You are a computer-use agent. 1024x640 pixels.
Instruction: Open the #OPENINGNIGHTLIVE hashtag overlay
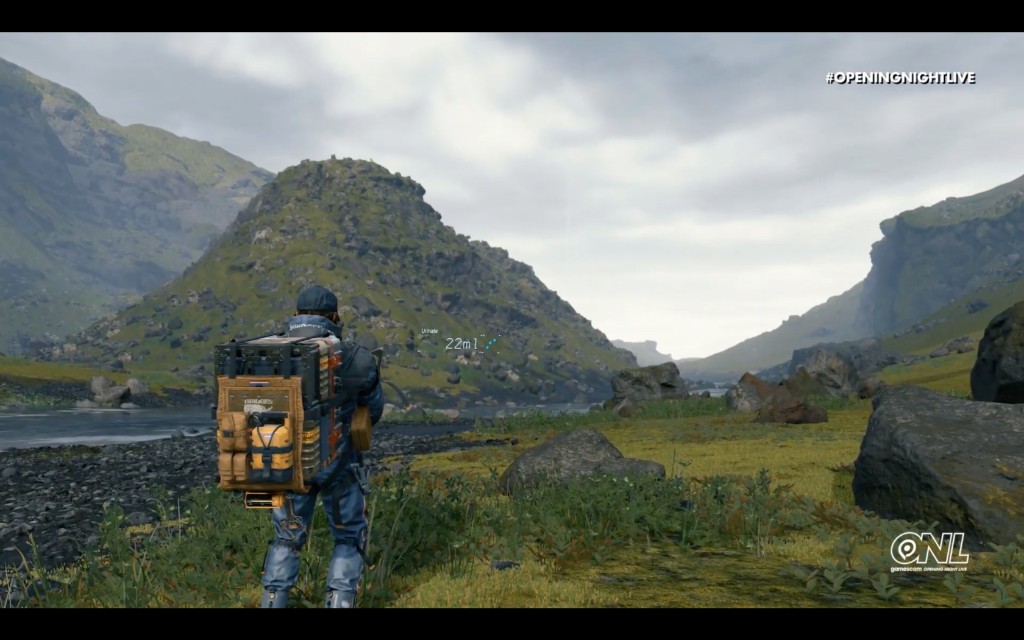pyautogui.click(x=900, y=78)
